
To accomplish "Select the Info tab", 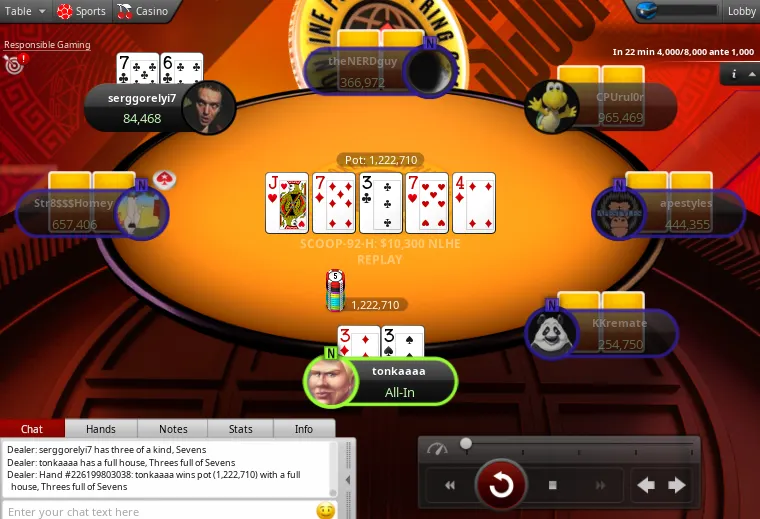I will (x=303, y=429).
